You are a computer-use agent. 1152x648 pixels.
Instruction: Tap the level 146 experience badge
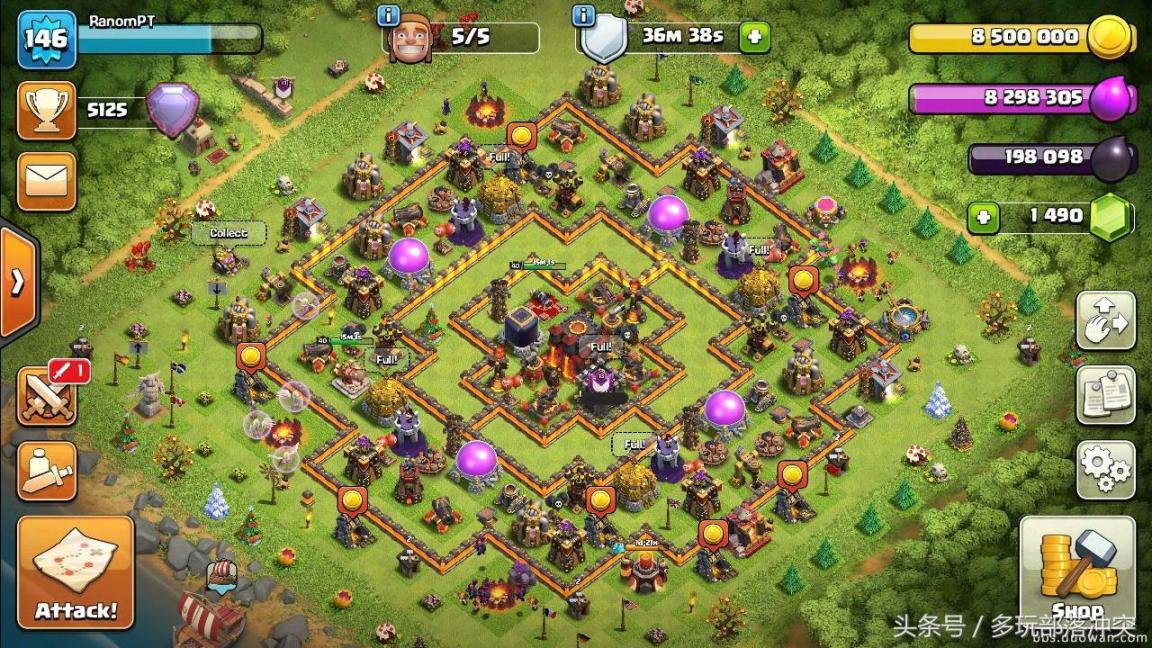point(46,39)
